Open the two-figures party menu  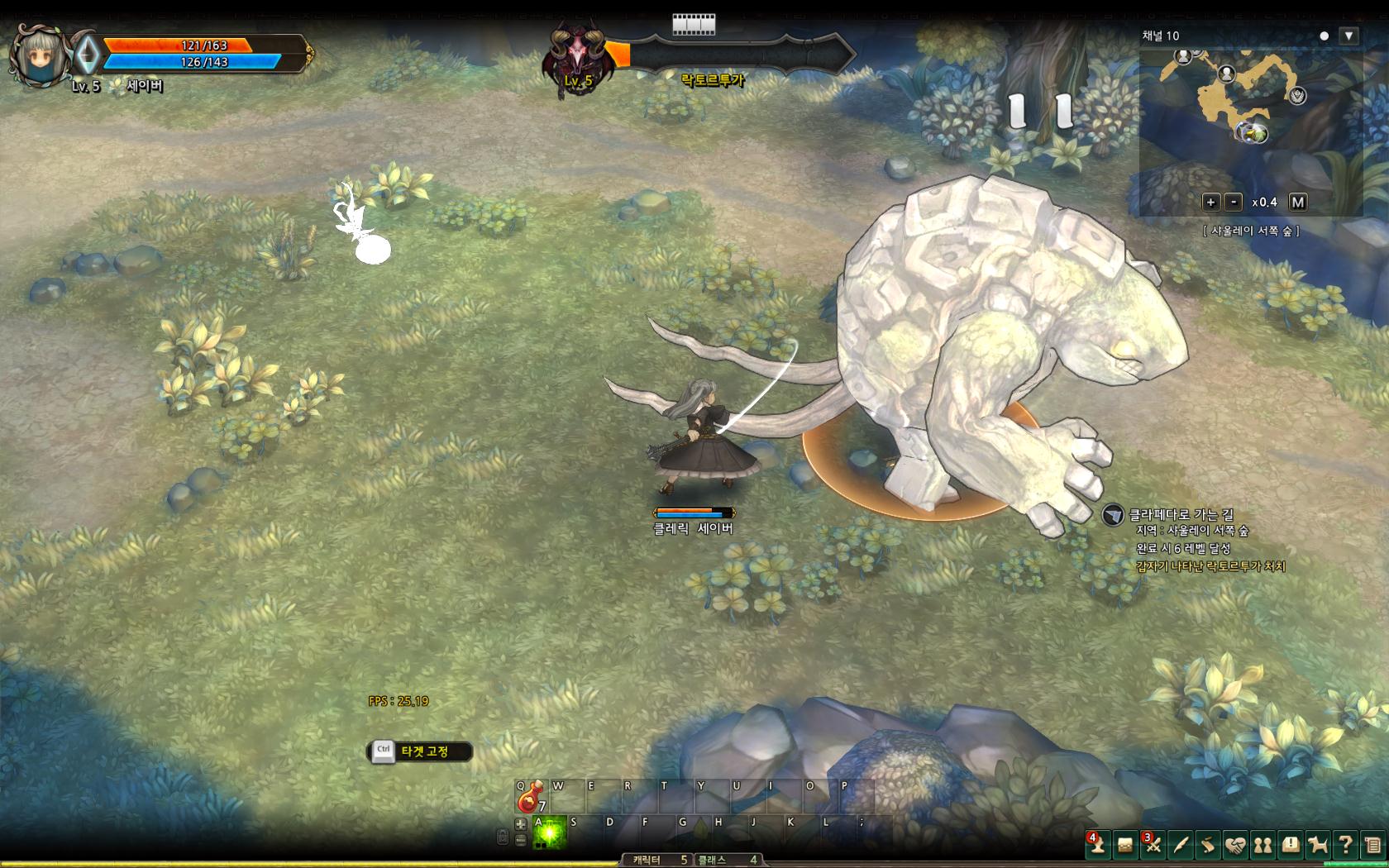point(1263,844)
